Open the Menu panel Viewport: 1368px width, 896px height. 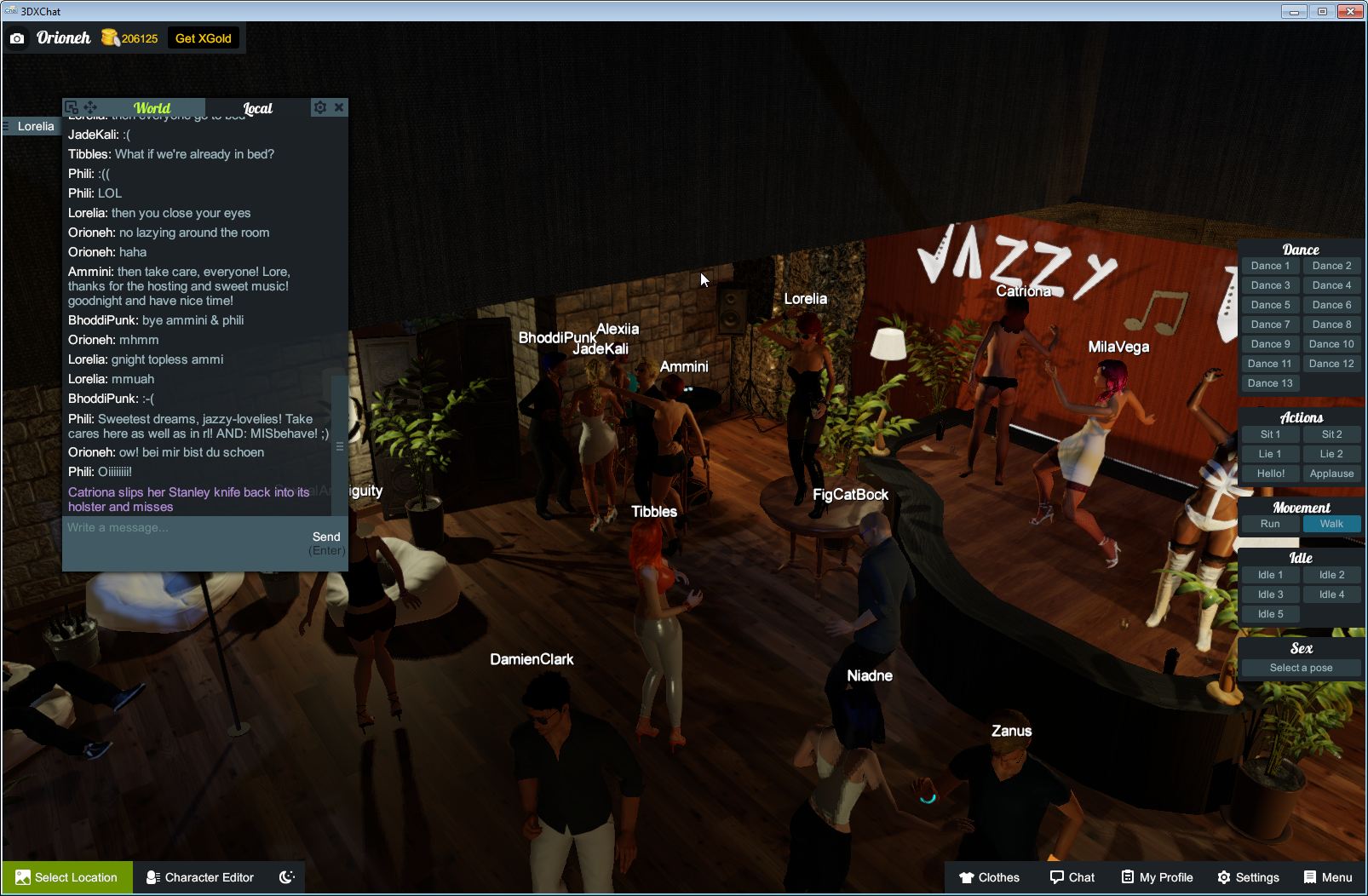pos(1326,877)
